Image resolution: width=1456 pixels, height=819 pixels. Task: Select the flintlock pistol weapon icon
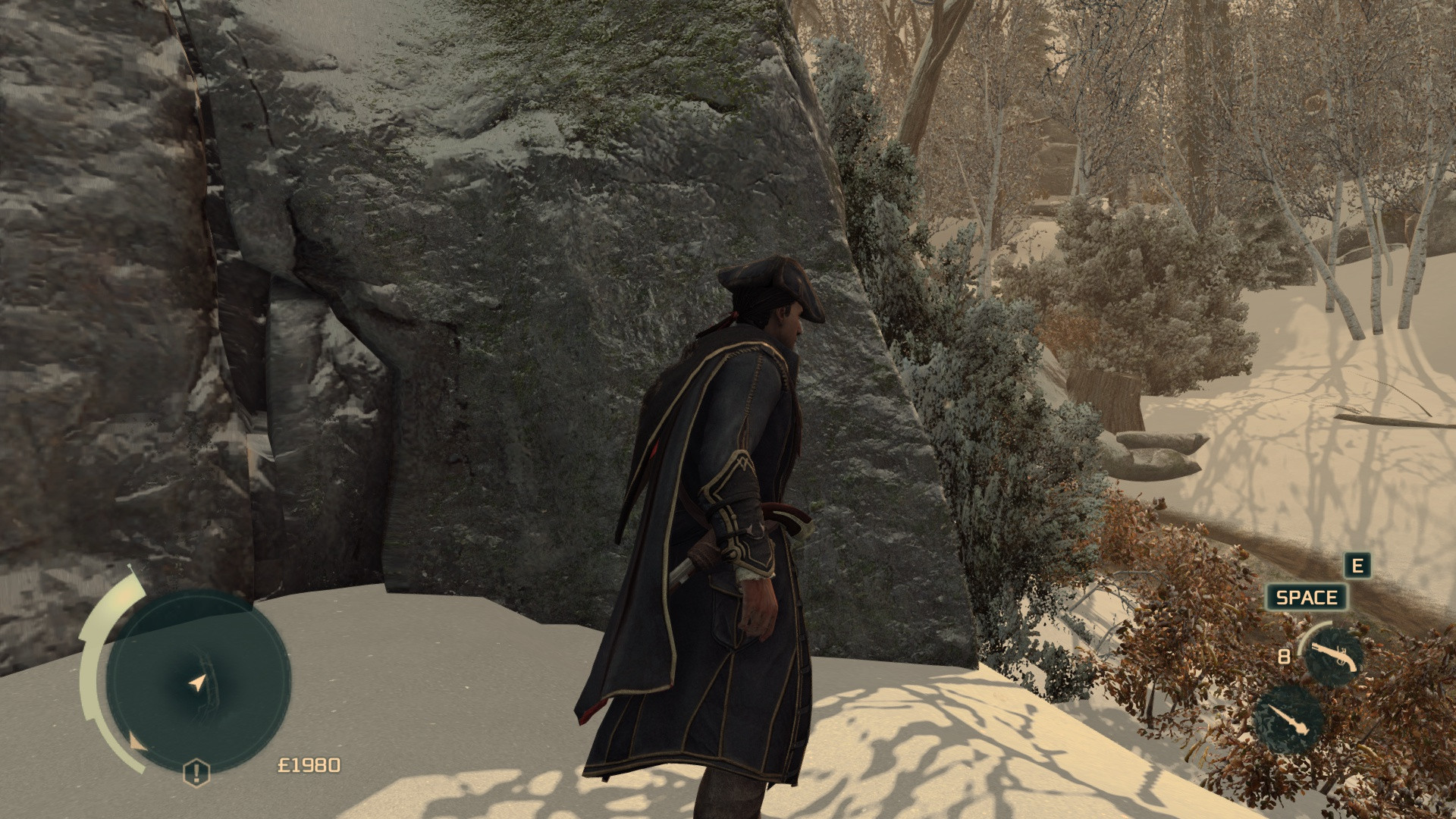coord(1332,654)
